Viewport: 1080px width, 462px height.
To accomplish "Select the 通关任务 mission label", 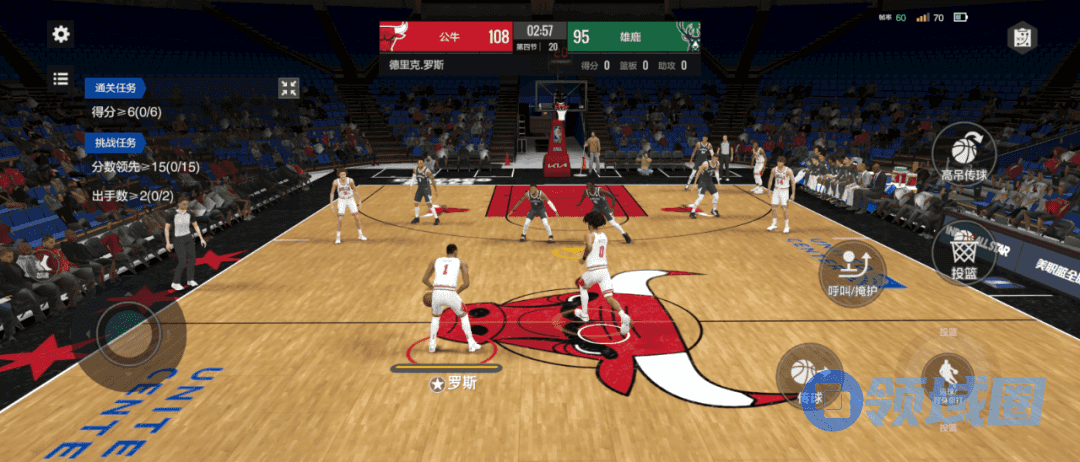I will (x=116, y=88).
